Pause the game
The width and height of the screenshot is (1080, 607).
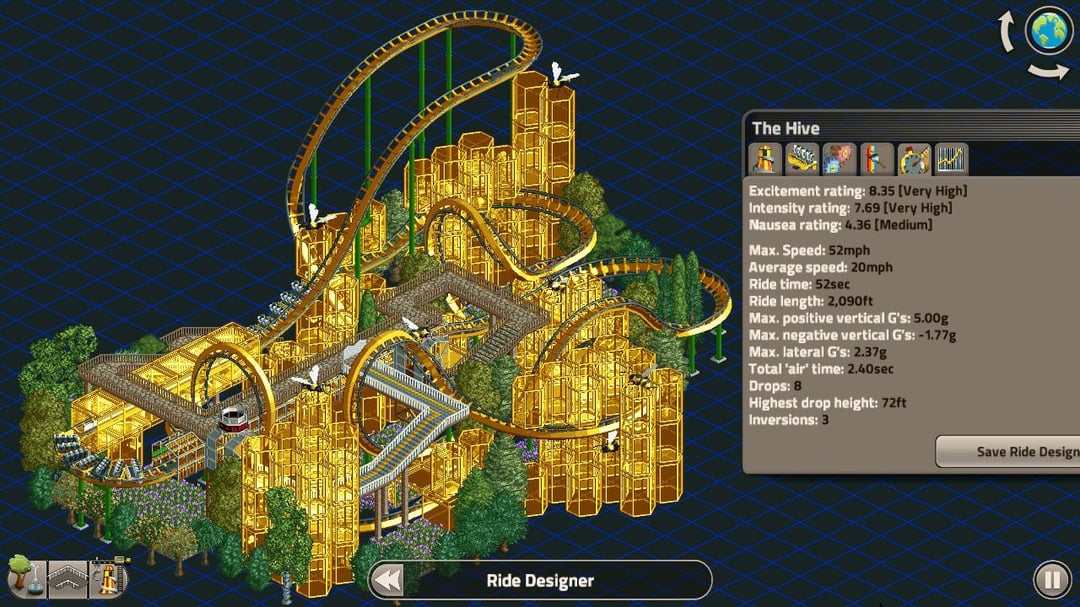tap(1051, 579)
